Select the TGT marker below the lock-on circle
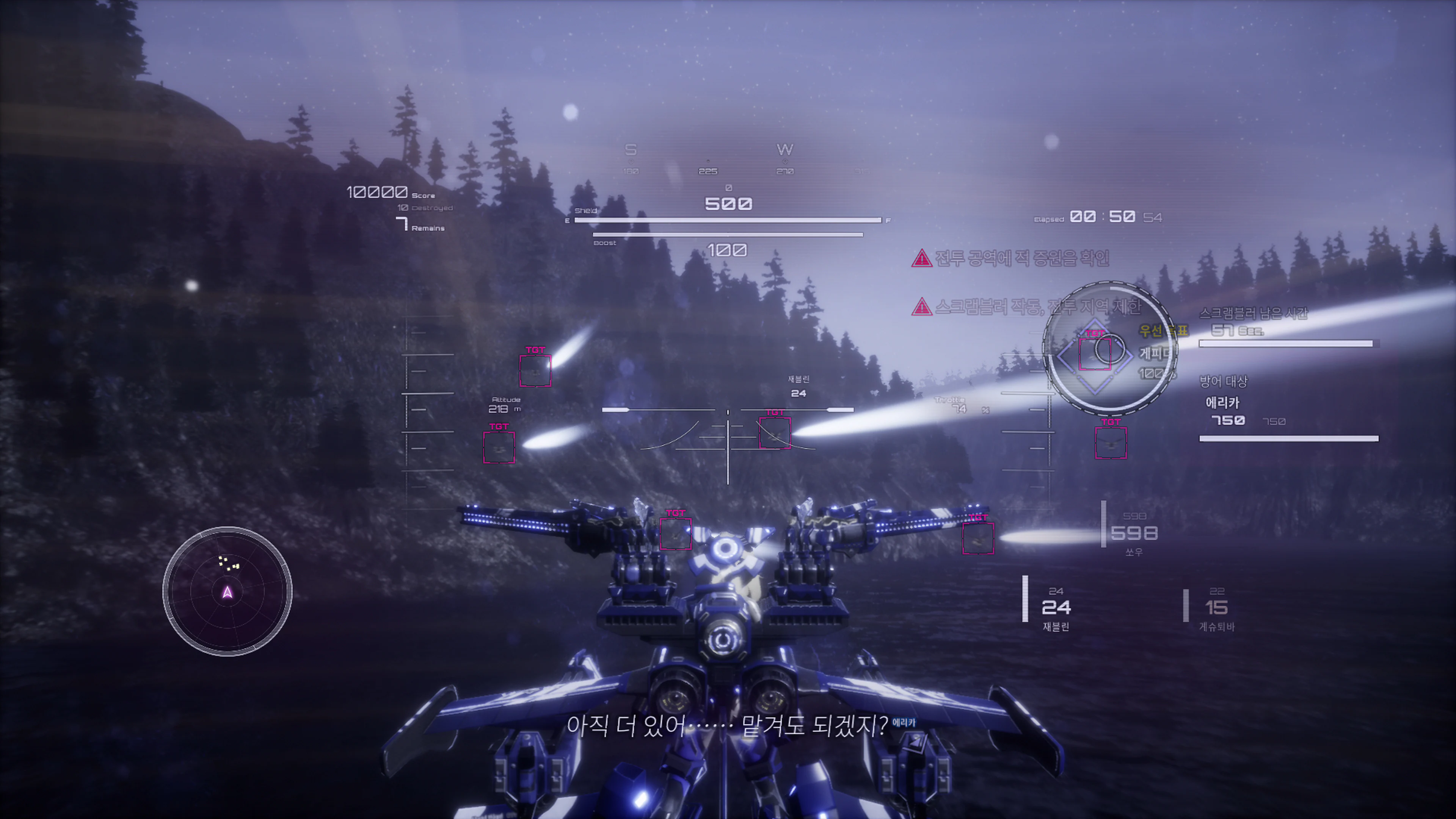This screenshot has width=1456, height=819. [1110, 442]
